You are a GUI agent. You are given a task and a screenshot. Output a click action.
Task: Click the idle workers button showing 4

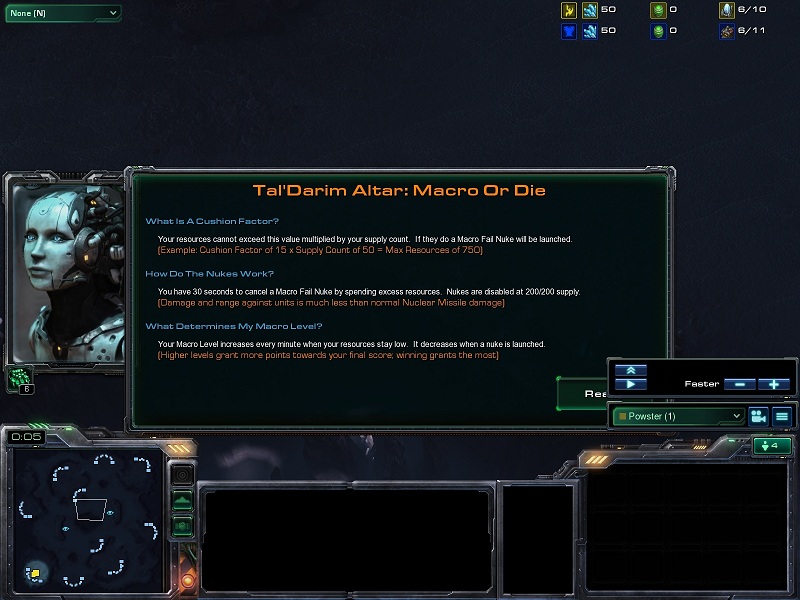773,446
